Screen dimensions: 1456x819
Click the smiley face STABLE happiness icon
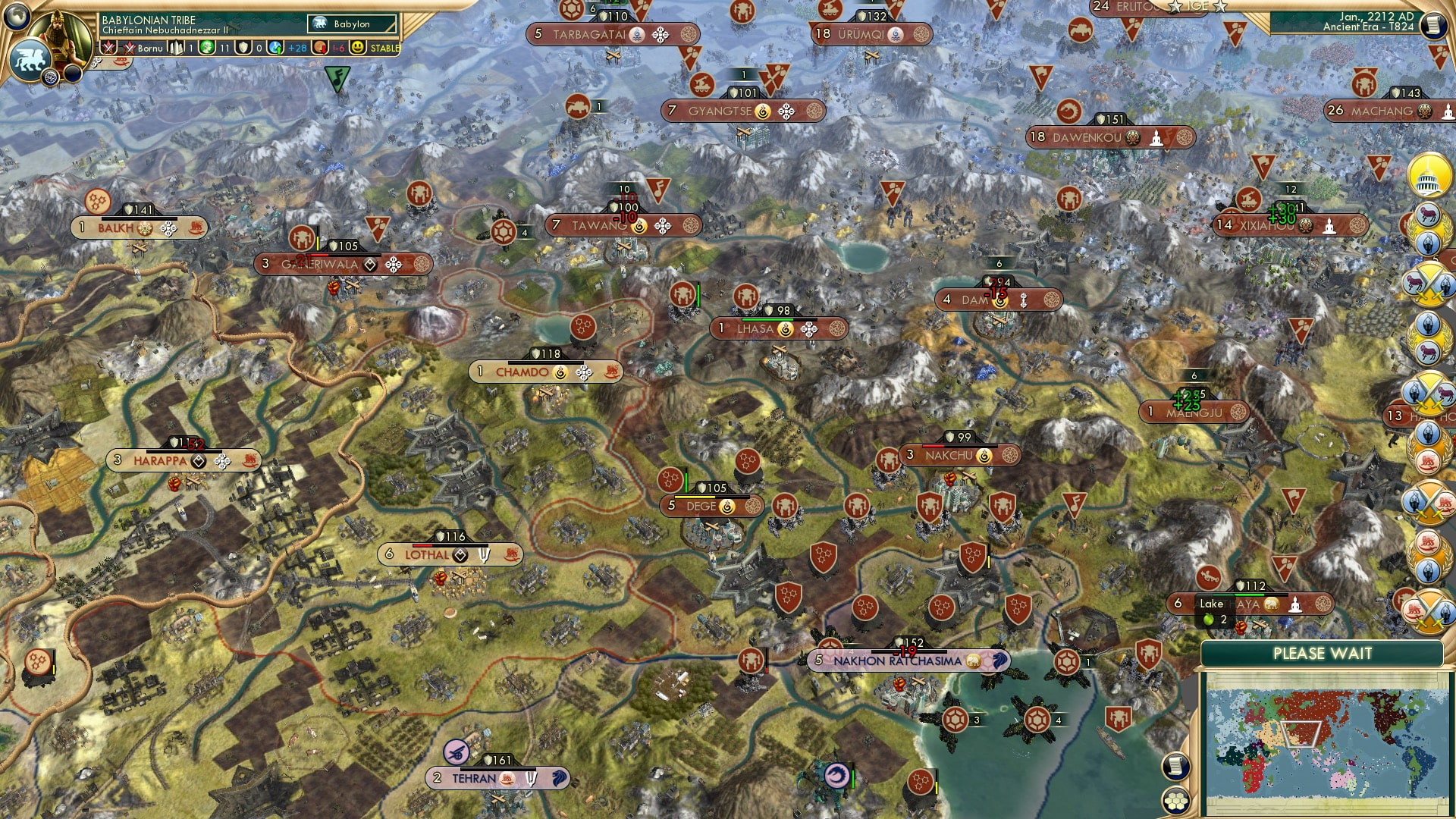pyautogui.click(x=356, y=49)
